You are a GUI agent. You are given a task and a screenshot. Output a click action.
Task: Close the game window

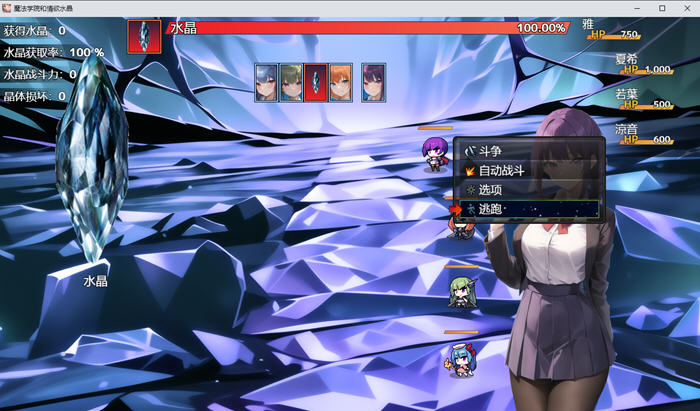click(685, 8)
